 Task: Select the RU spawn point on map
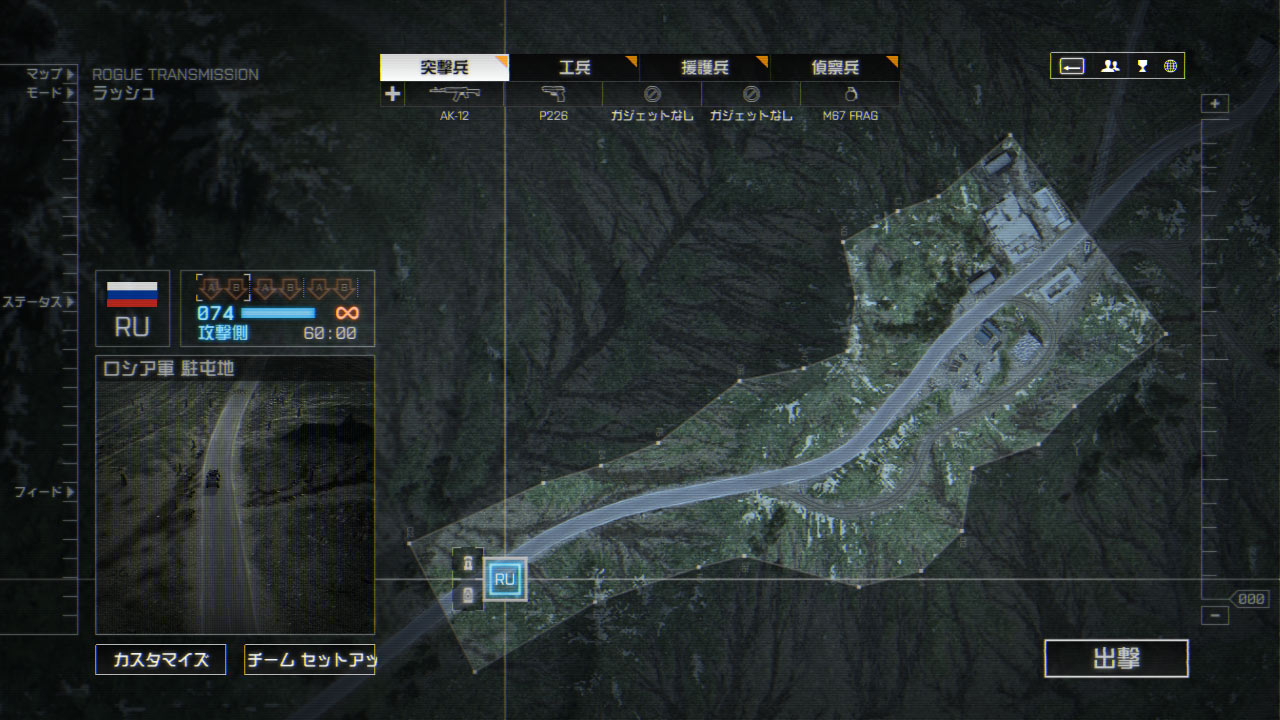pos(505,579)
